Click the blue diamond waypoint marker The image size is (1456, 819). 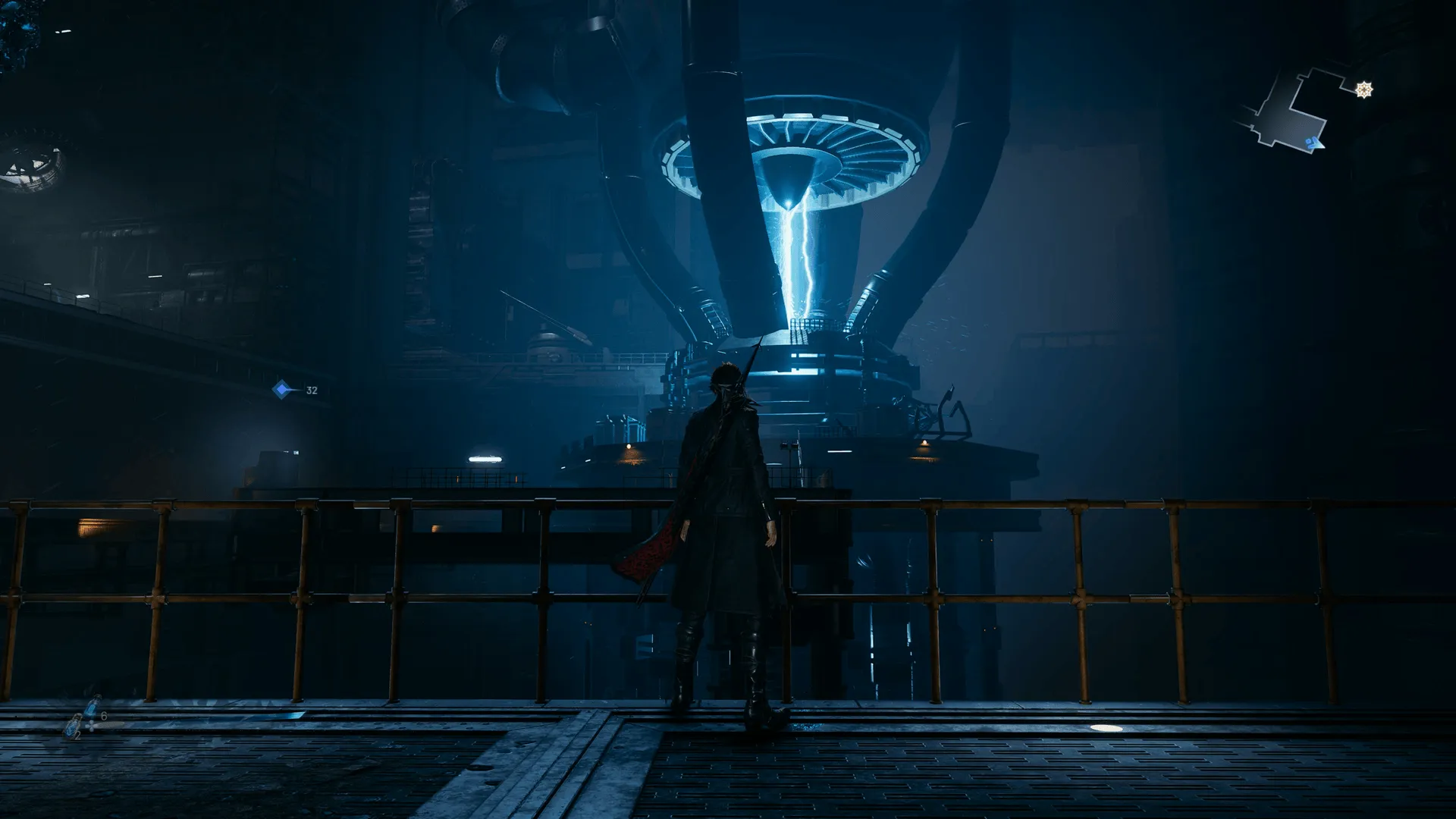click(282, 390)
